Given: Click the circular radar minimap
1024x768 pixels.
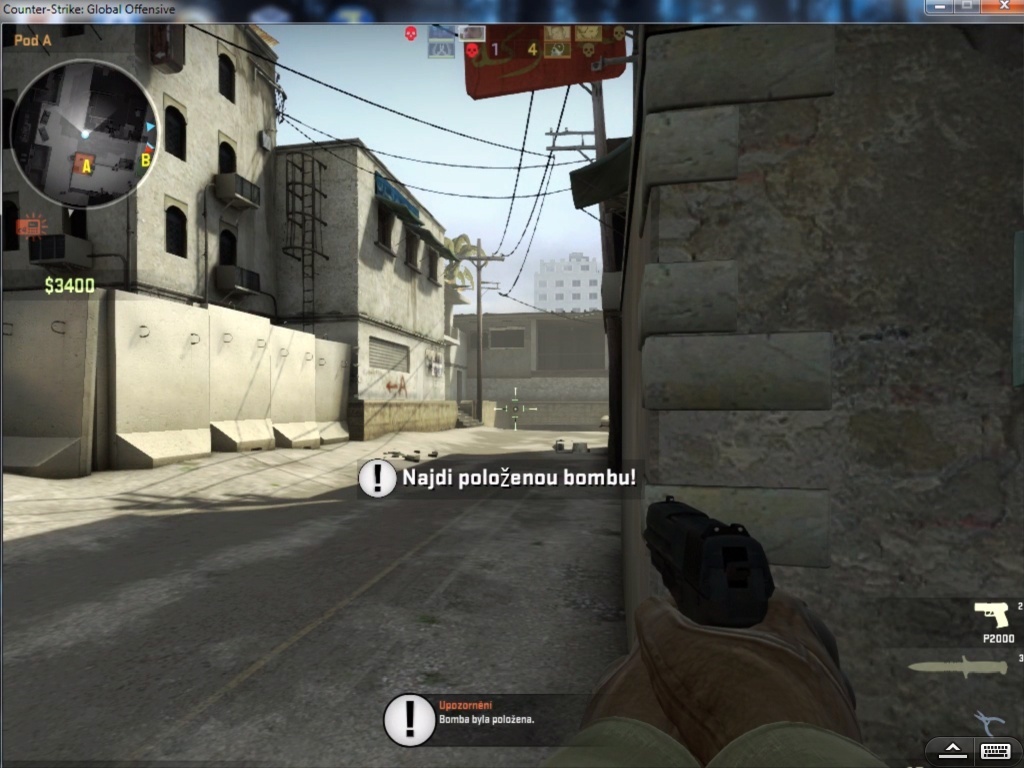Looking at the screenshot, I should pos(84,134).
